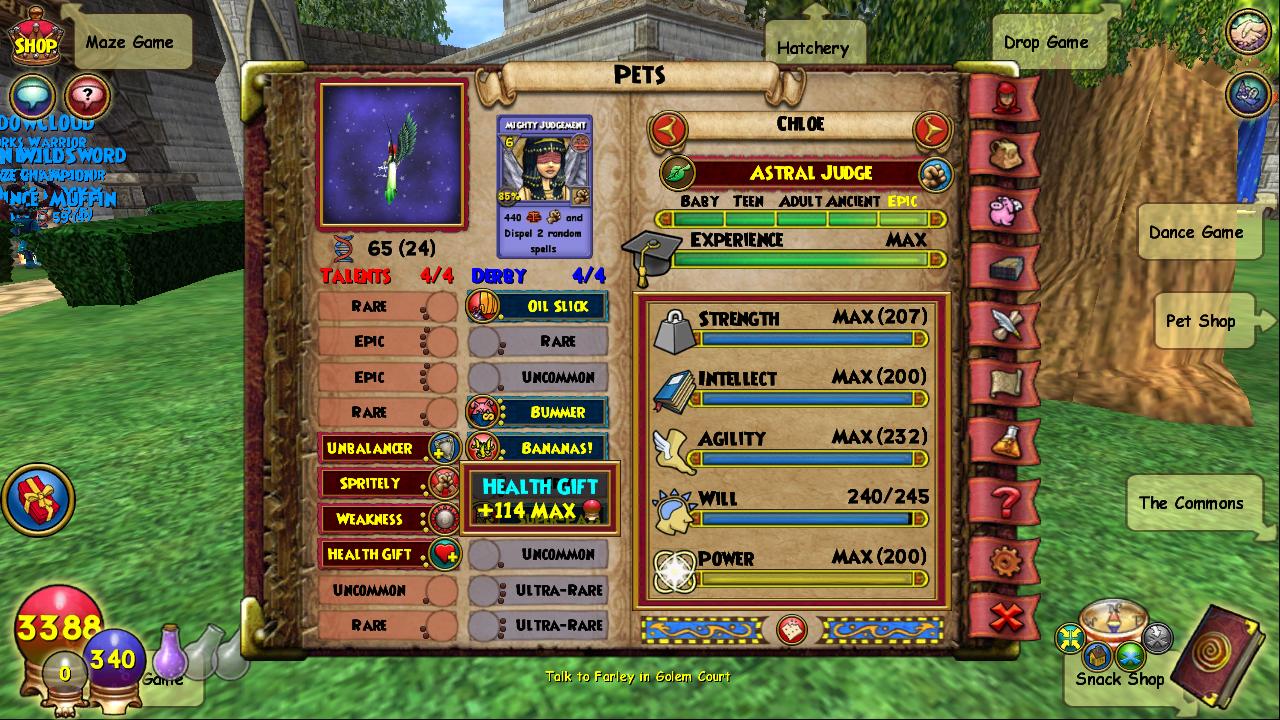This screenshot has width=1280, height=720.
Task: Go to the Hatchery
Action: click(x=812, y=47)
